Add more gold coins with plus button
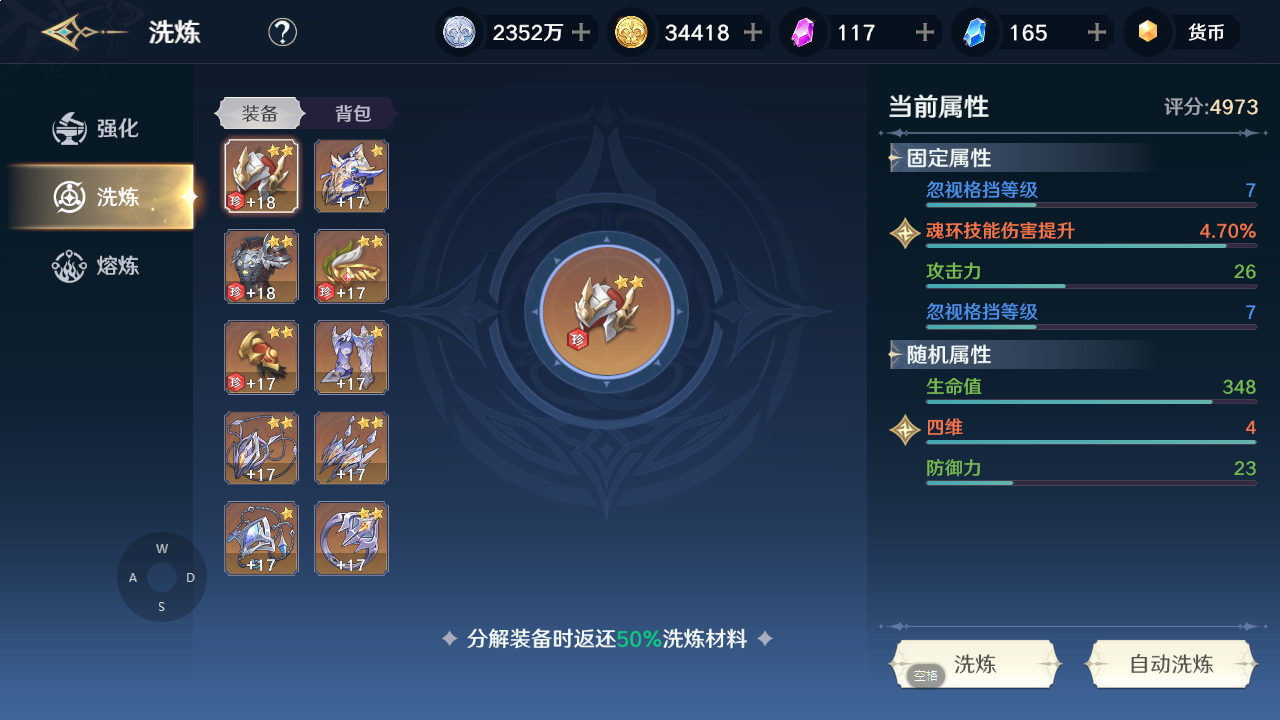Screen dimensions: 1280x720 (753, 32)
